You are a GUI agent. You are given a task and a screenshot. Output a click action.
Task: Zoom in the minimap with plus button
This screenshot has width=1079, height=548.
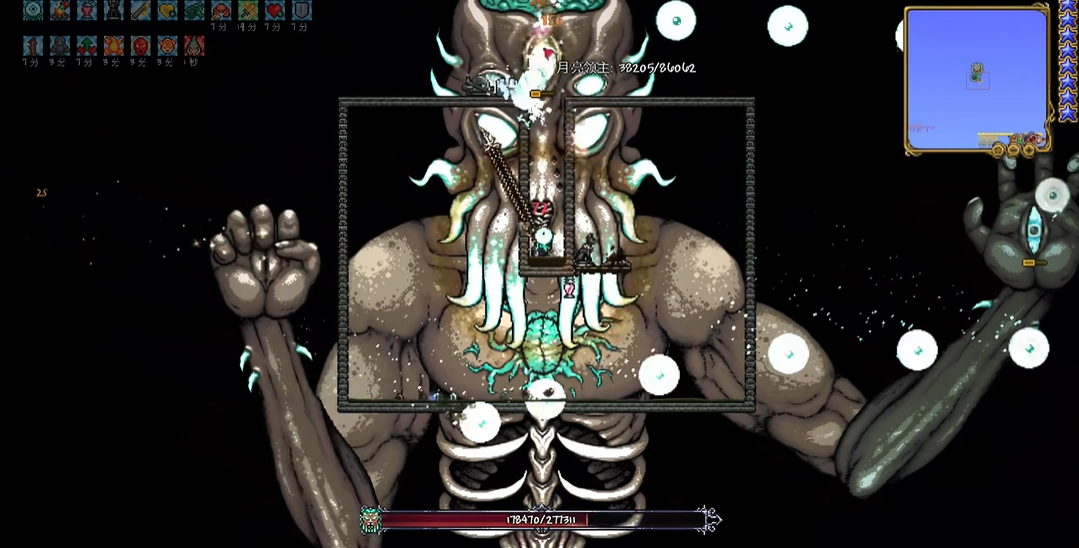[1029, 150]
